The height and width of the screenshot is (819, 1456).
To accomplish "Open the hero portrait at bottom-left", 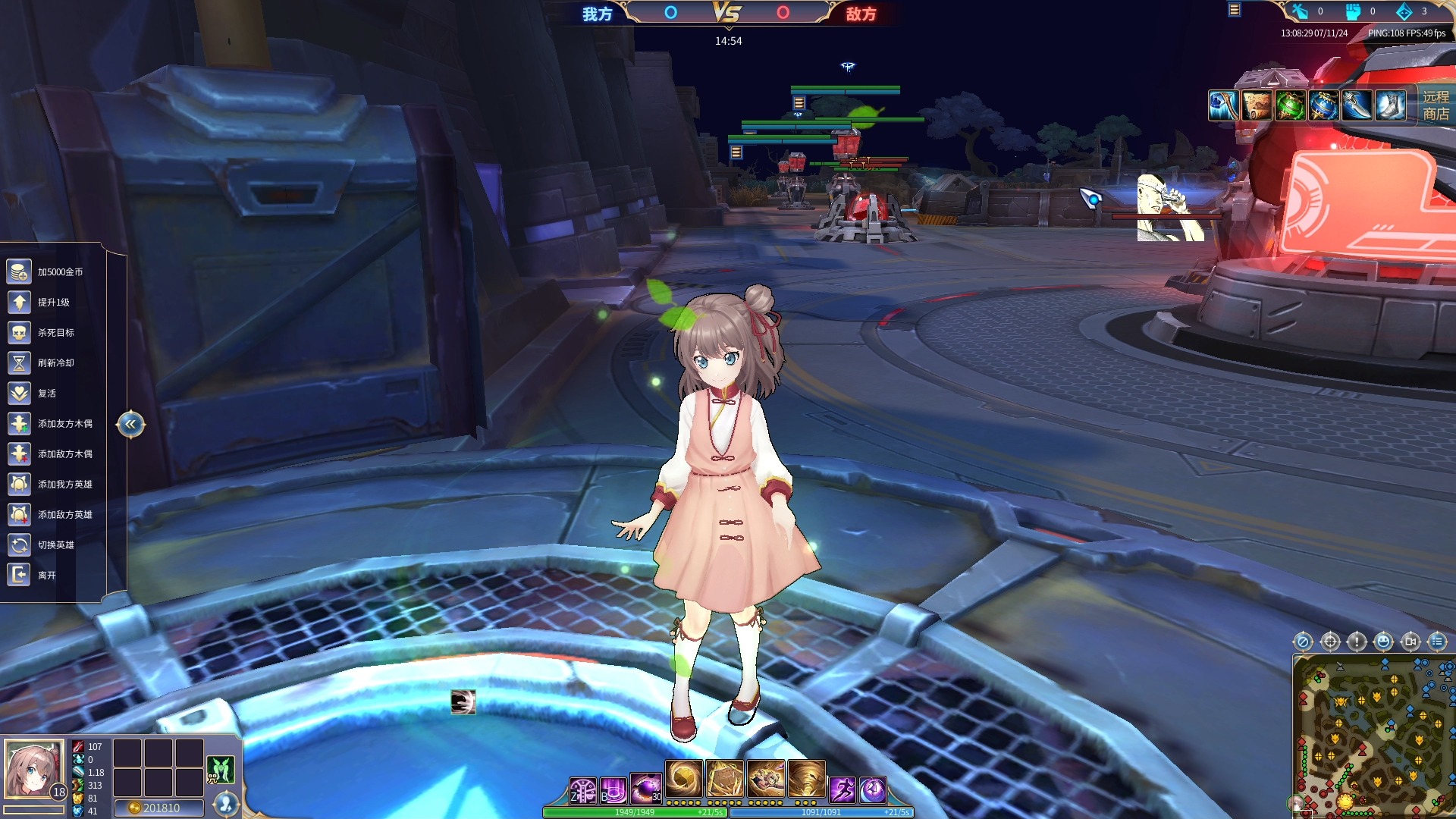I will (33, 770).
